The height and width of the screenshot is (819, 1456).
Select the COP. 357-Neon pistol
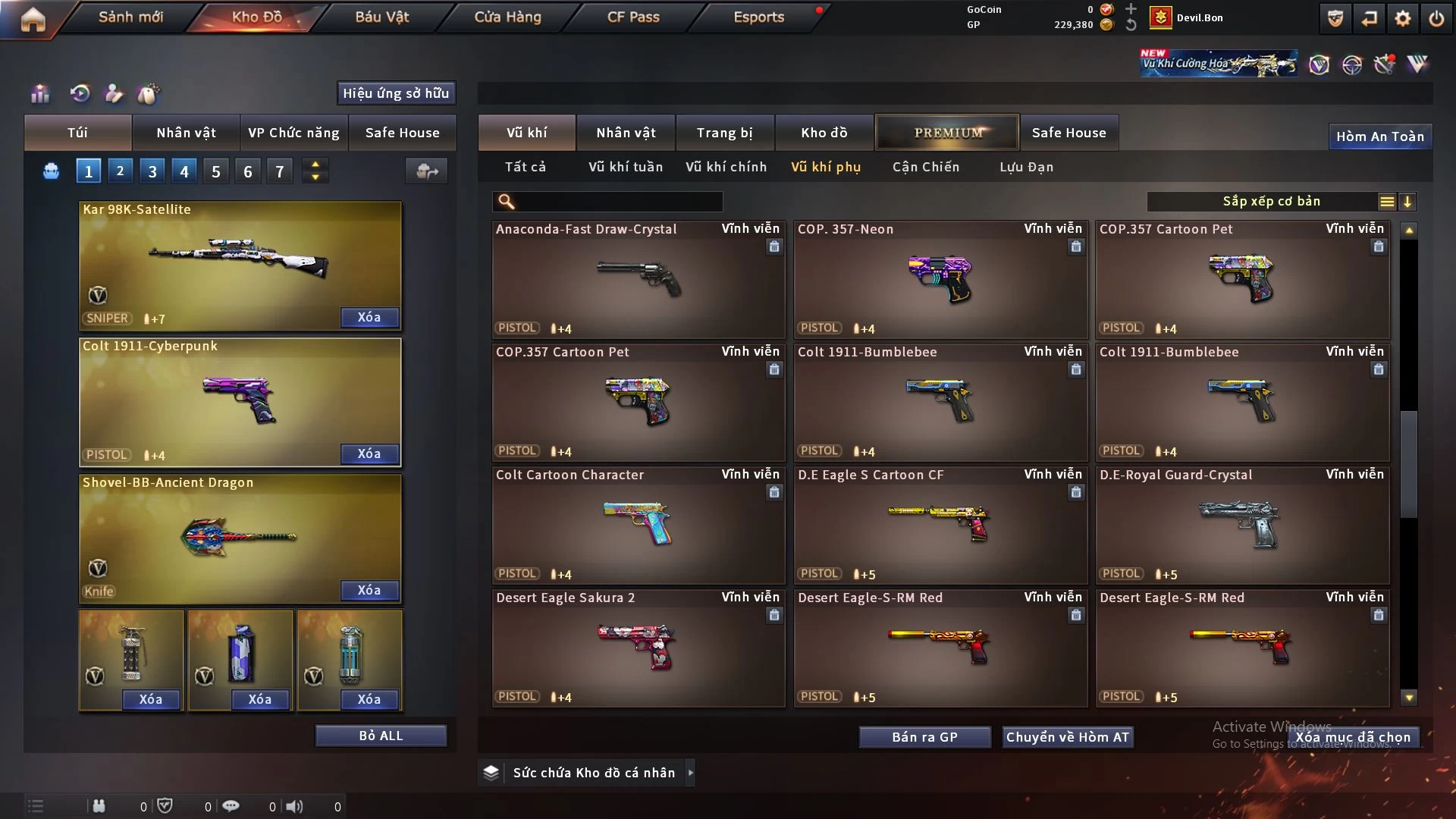coord(940,281)
